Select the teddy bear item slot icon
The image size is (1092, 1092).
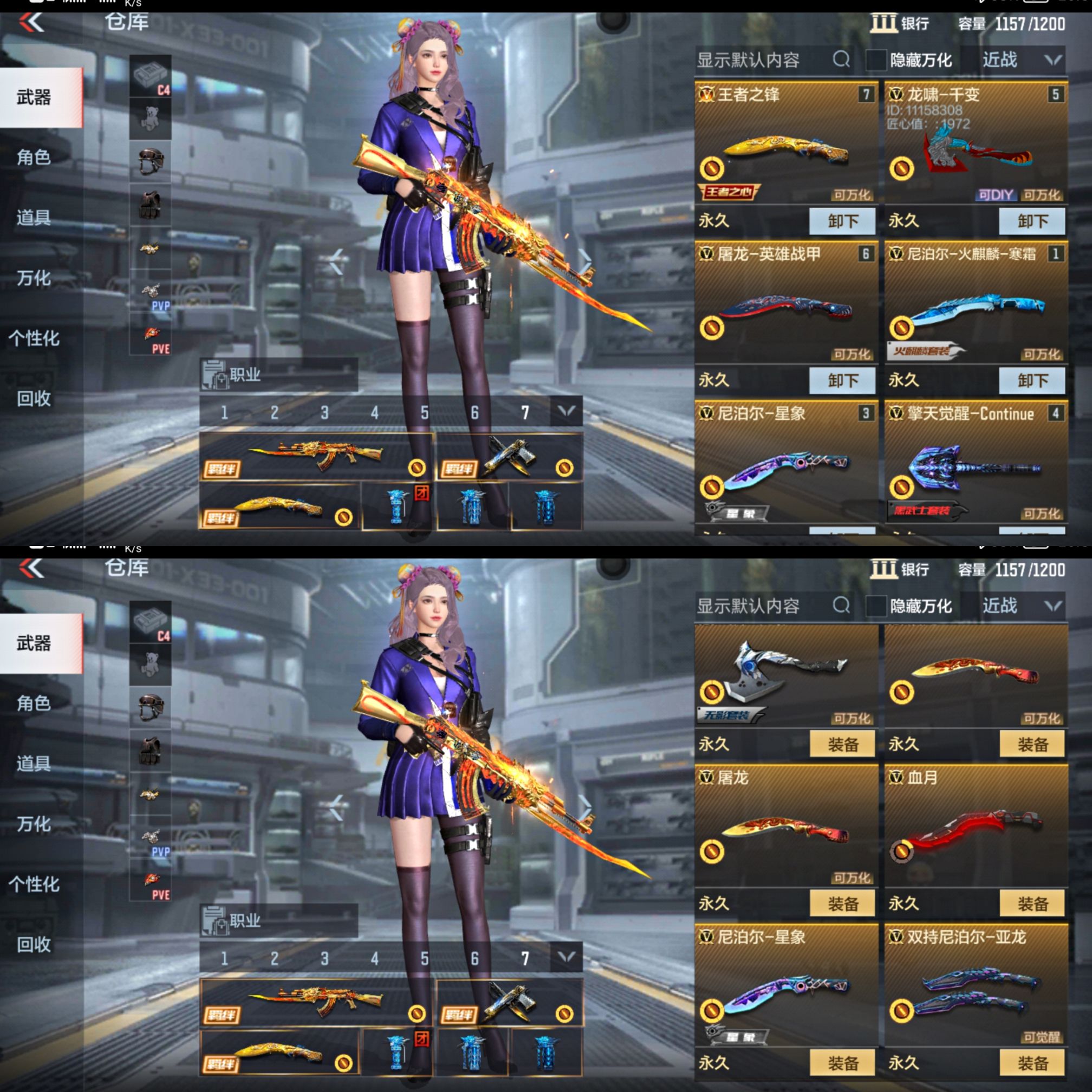point(151,118)
